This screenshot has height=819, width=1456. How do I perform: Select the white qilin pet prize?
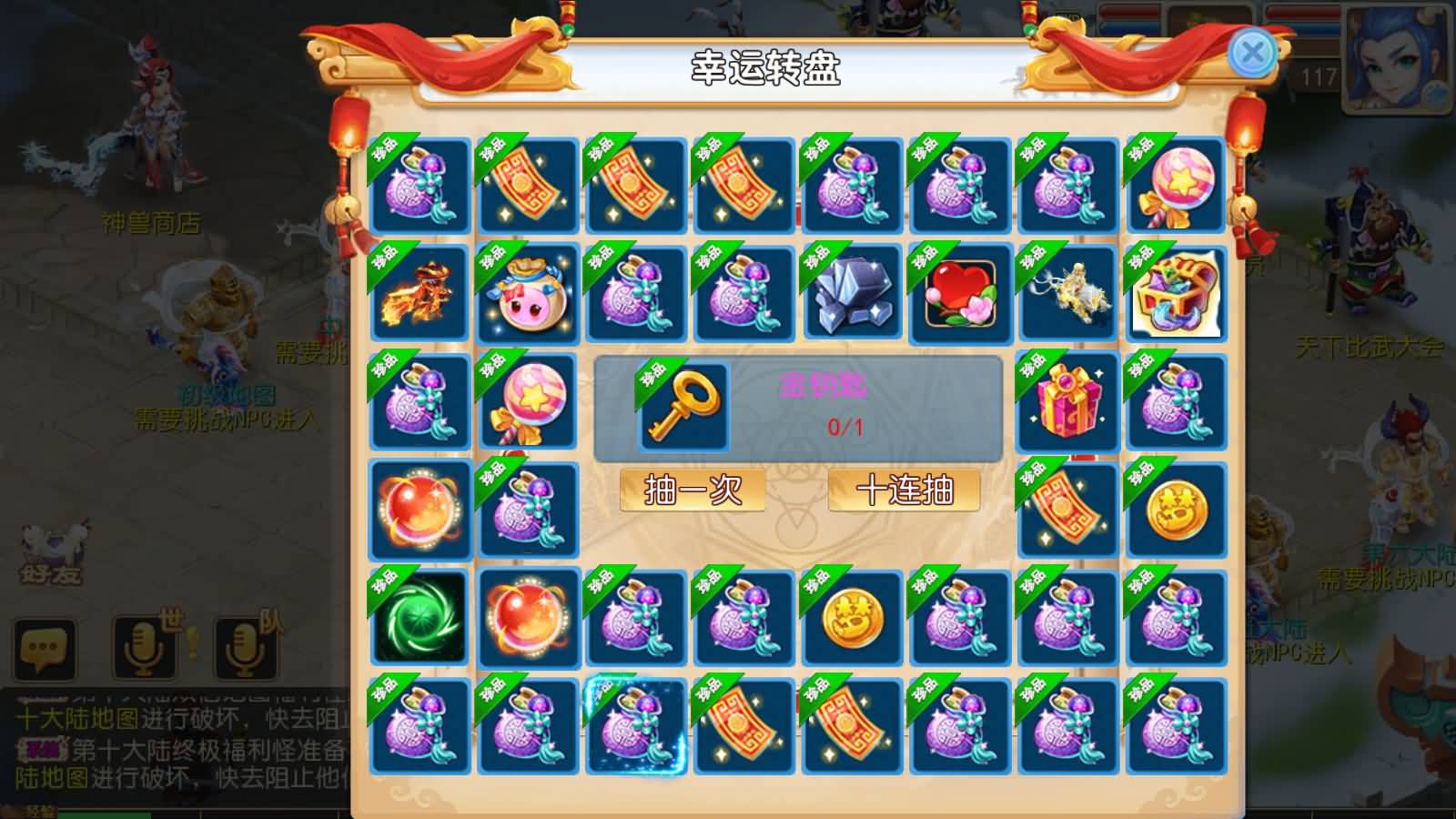pos(1067,294)
